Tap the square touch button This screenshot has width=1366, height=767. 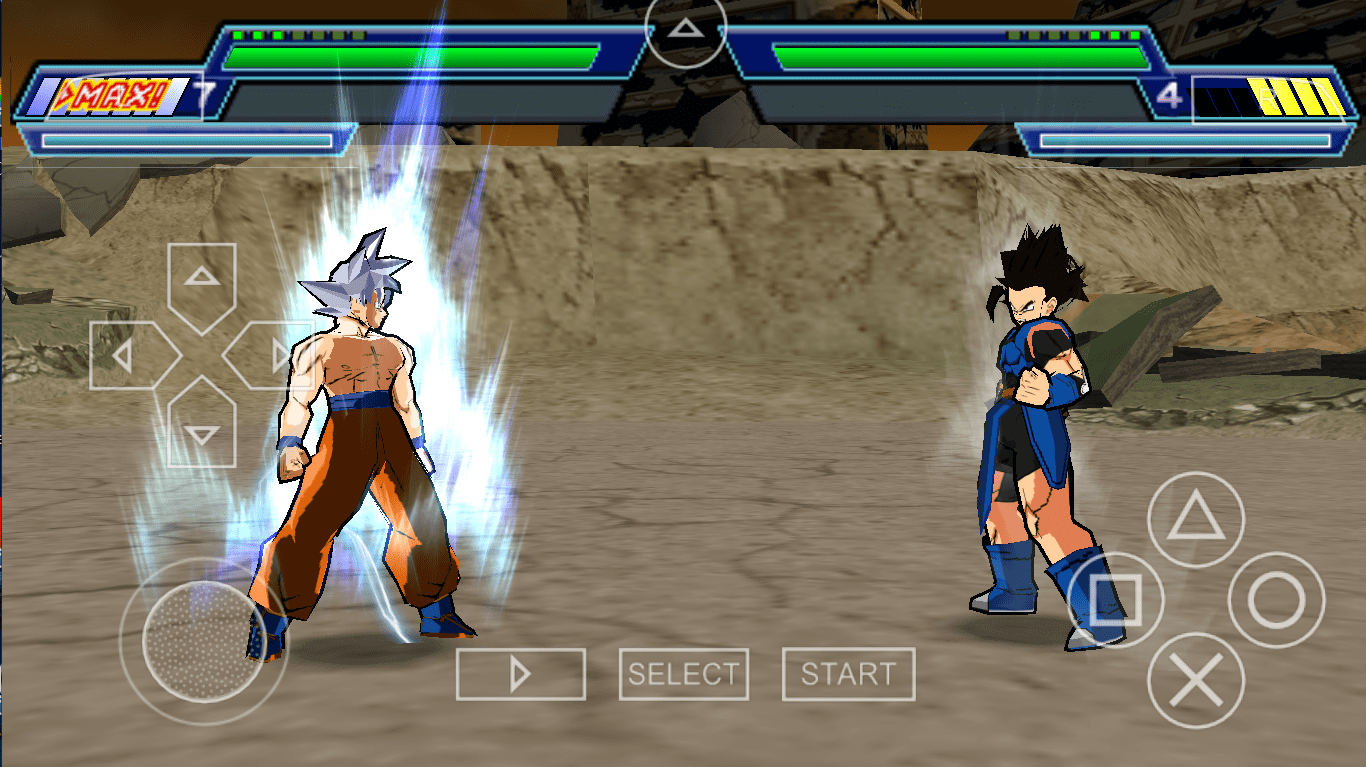(1115, 600)
